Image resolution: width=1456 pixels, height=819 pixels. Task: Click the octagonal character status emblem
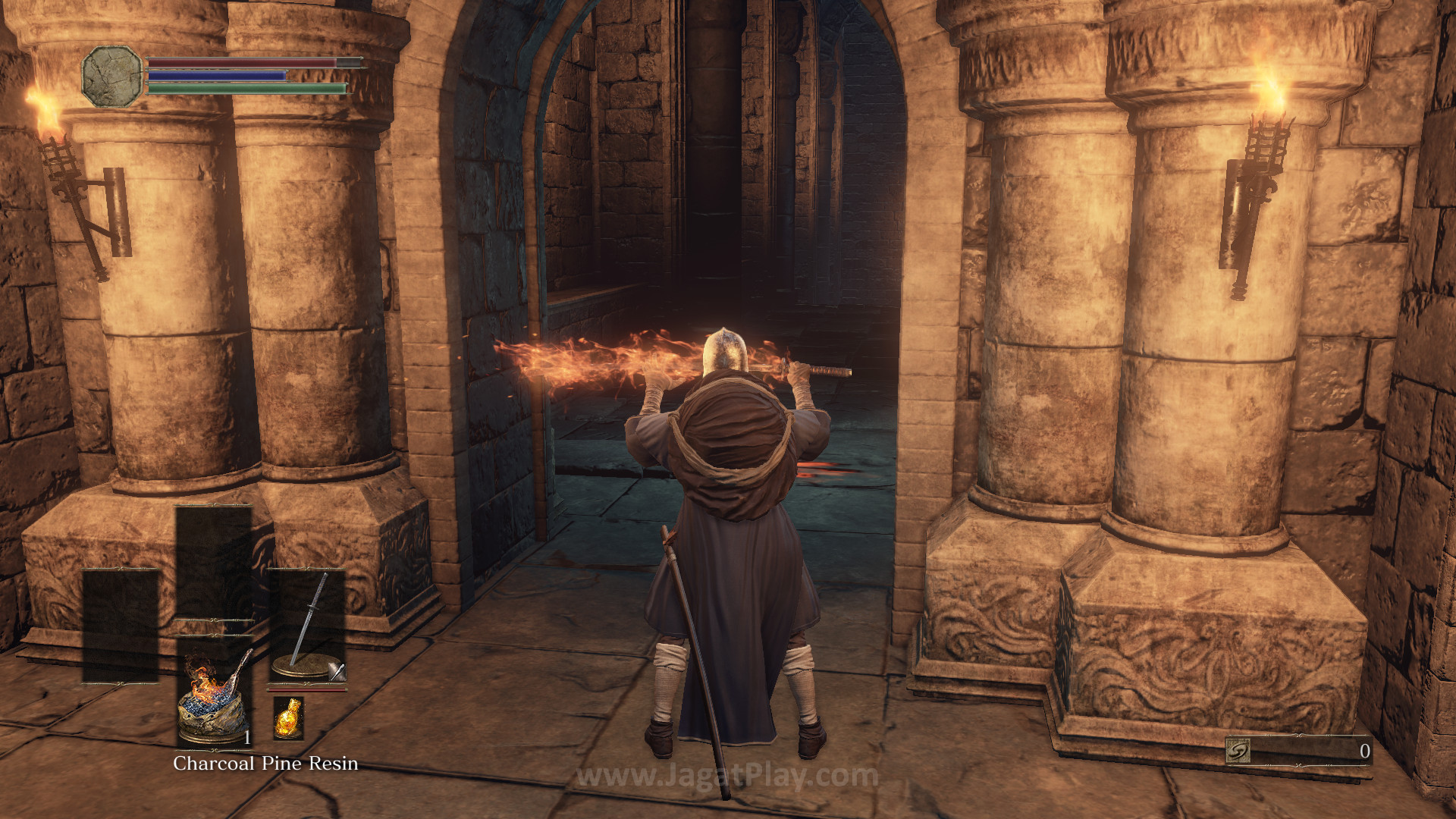[x=111, y=76]
